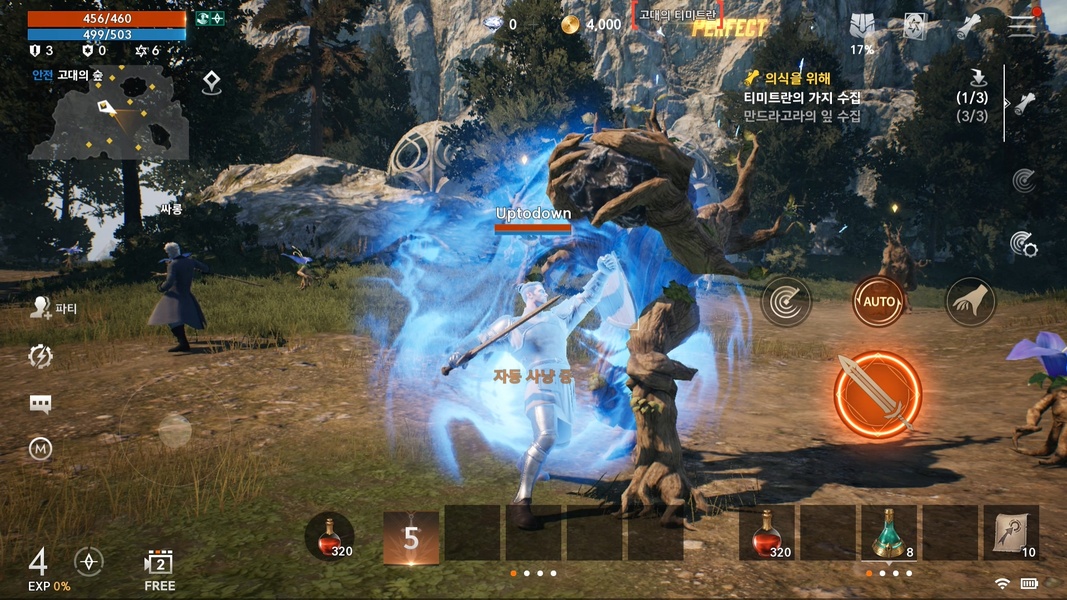Activate the skill slot showing 5
Screen dimensions: 1067x600
point(411,538)
